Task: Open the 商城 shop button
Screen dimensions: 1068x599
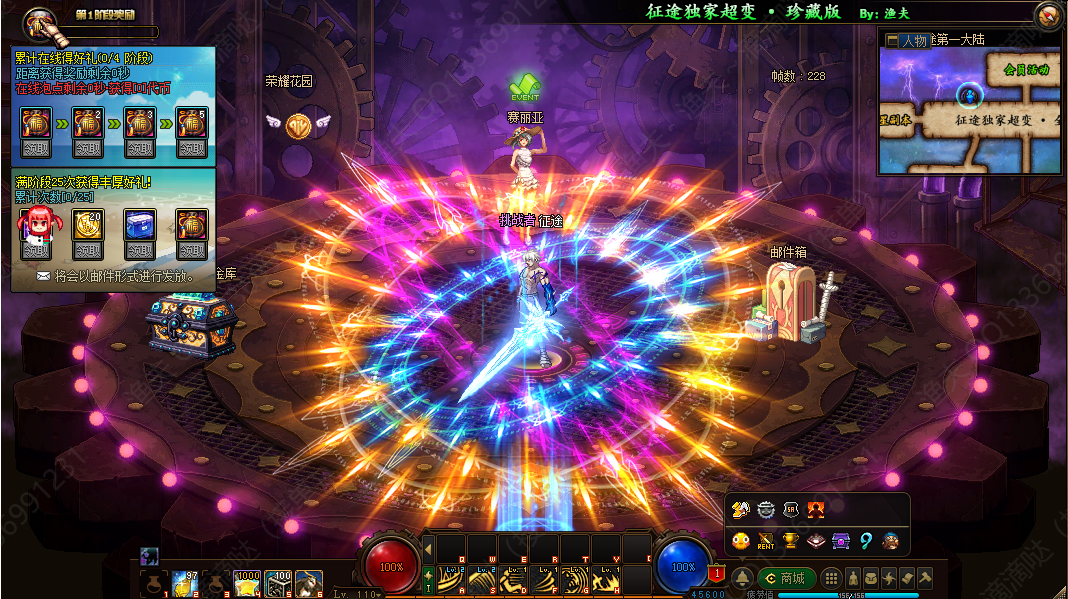Action: pyautogui.click(x=786, y=578)
